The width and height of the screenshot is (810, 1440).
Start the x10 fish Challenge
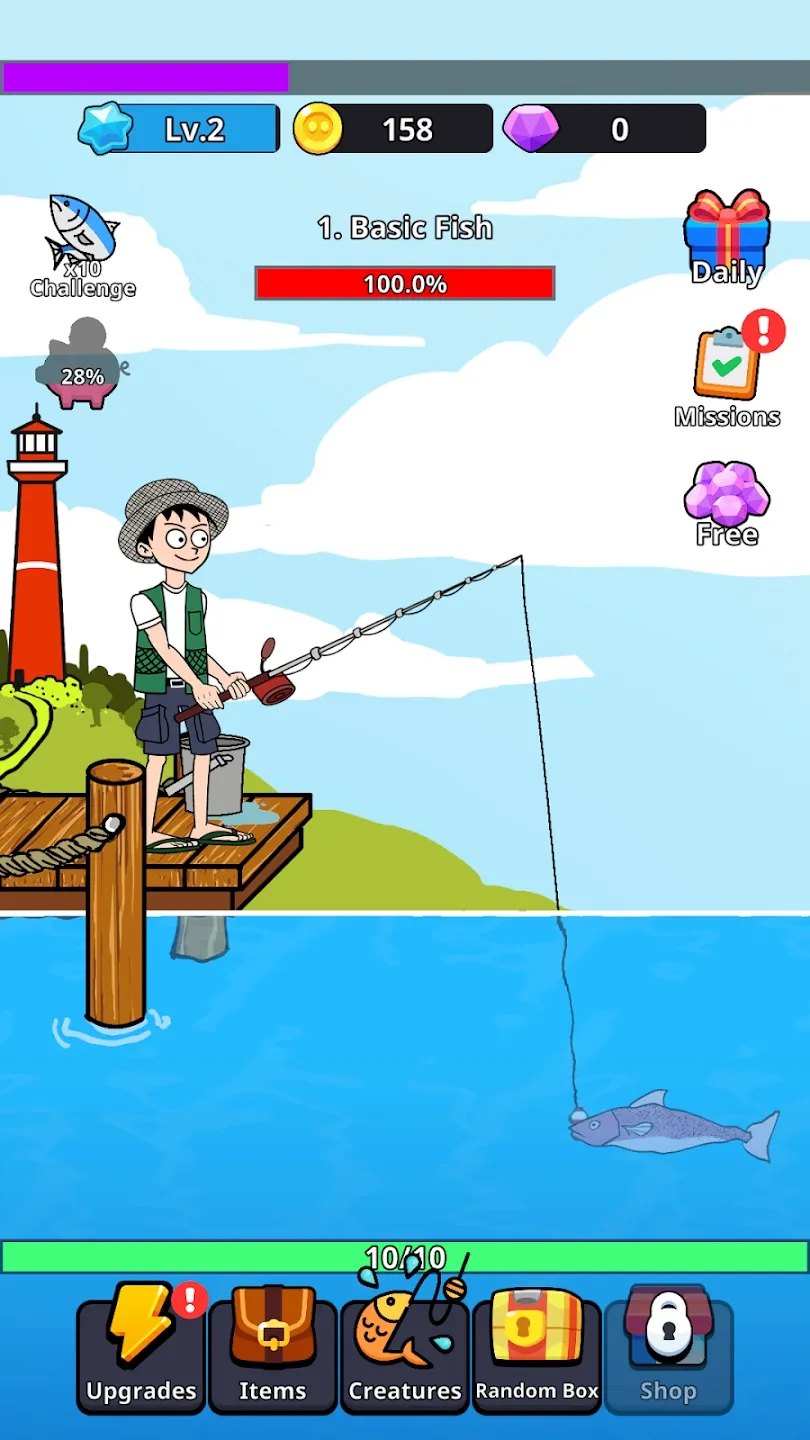coord(83,245)
